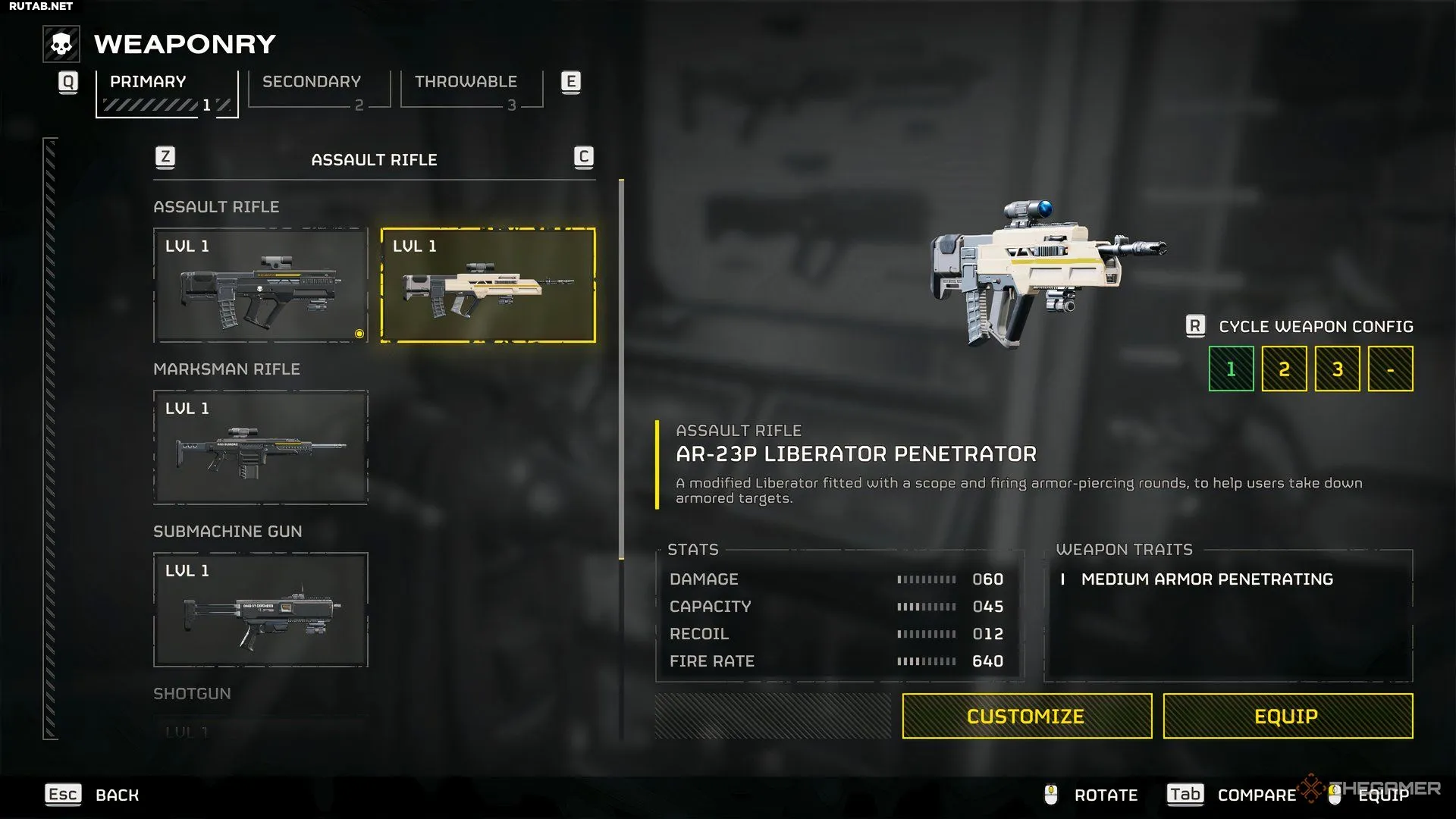Switch to weapon config 2
This screenshot has height=819, width=1456.
pyautogui.click(x=1284, y=369)
